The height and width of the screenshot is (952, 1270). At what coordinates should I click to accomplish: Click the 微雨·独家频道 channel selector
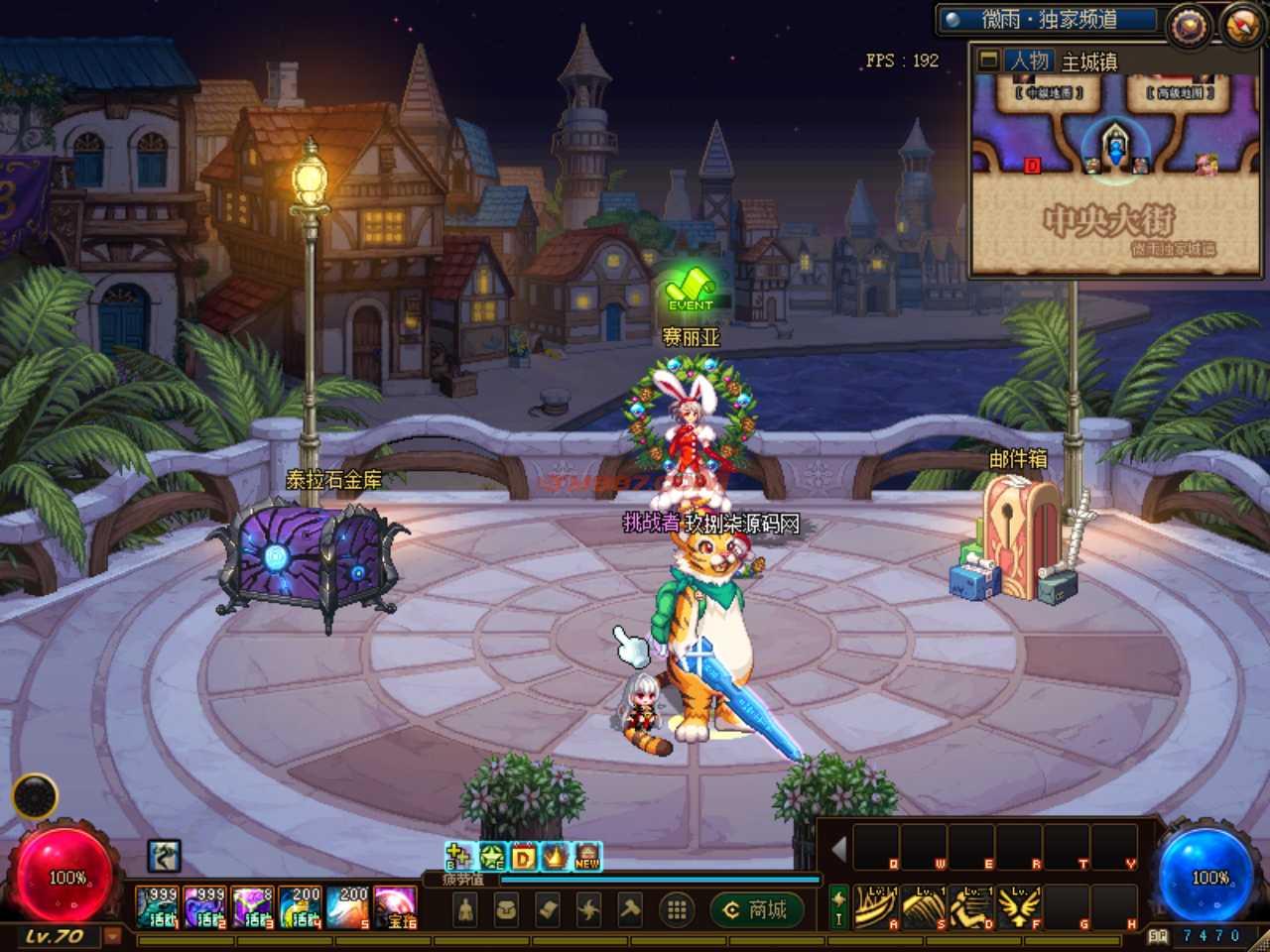pyautogui.click(x=1049, y=19)
